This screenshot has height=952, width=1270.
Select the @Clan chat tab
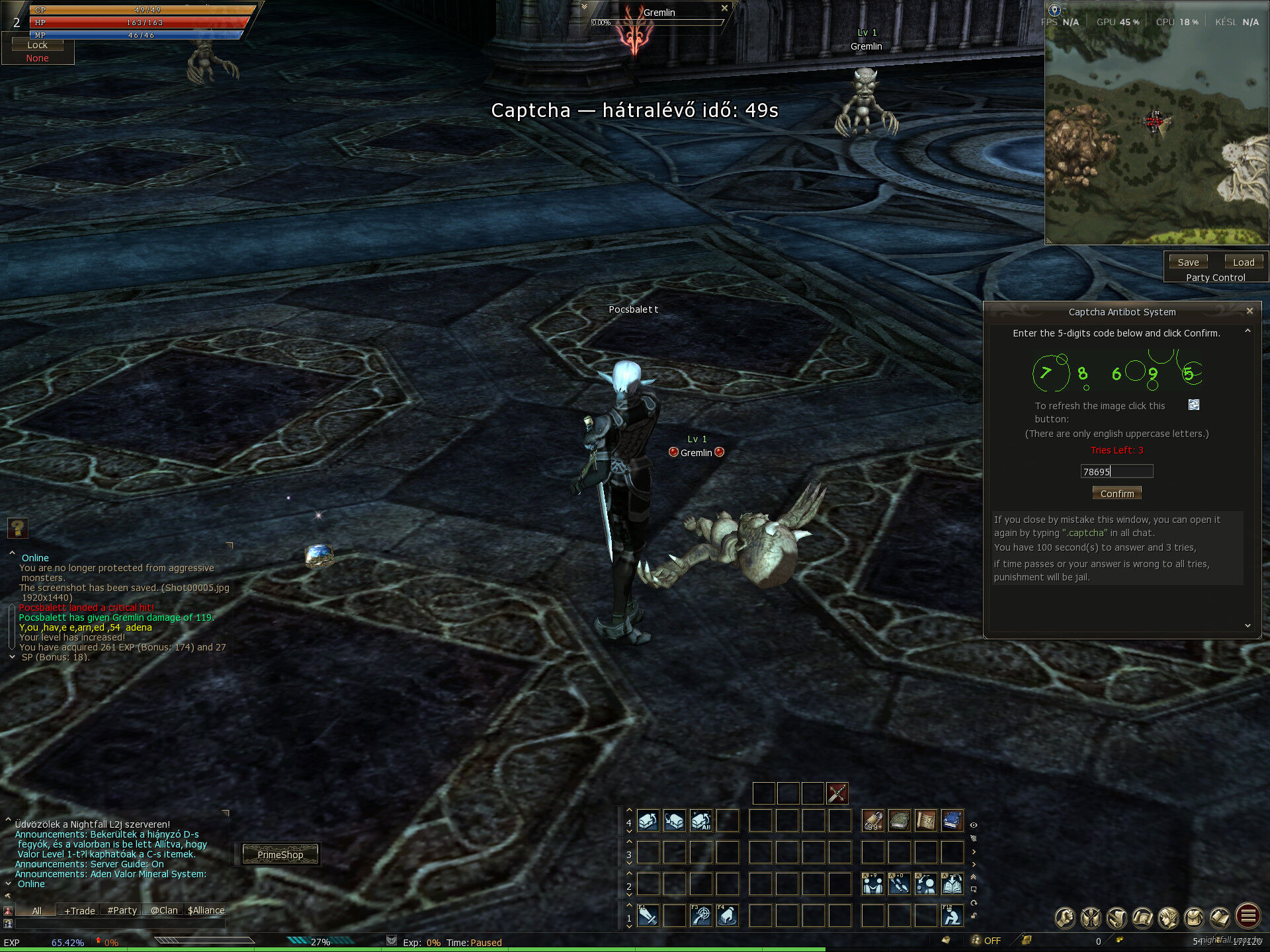tap(164, 910)
